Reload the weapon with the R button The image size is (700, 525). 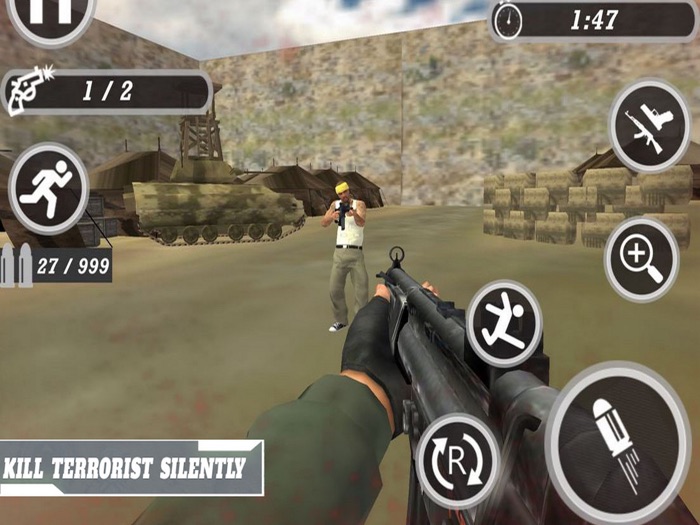(457, 460)
